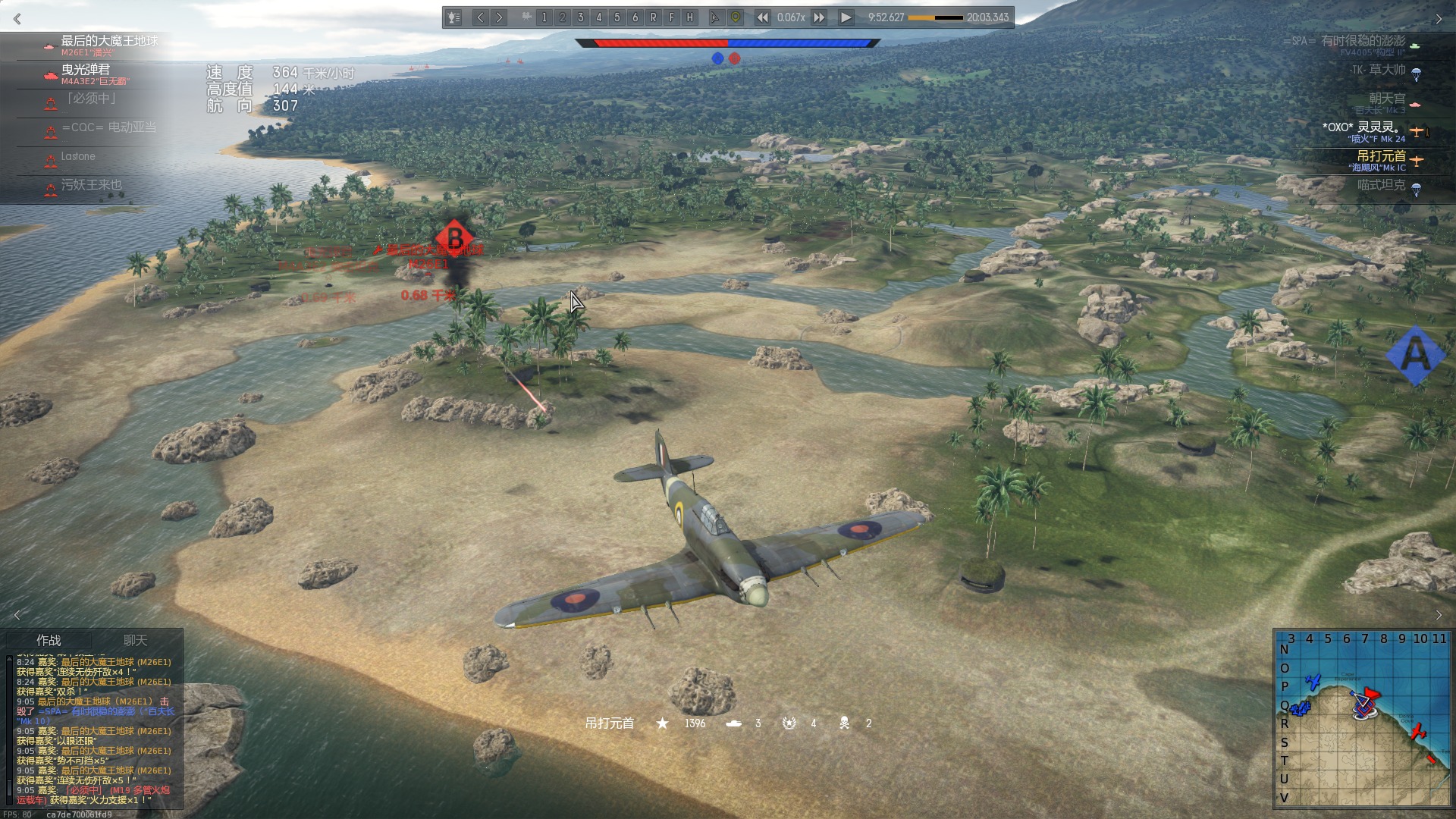Open the scoreboard trophy list button

pos(453,17)
